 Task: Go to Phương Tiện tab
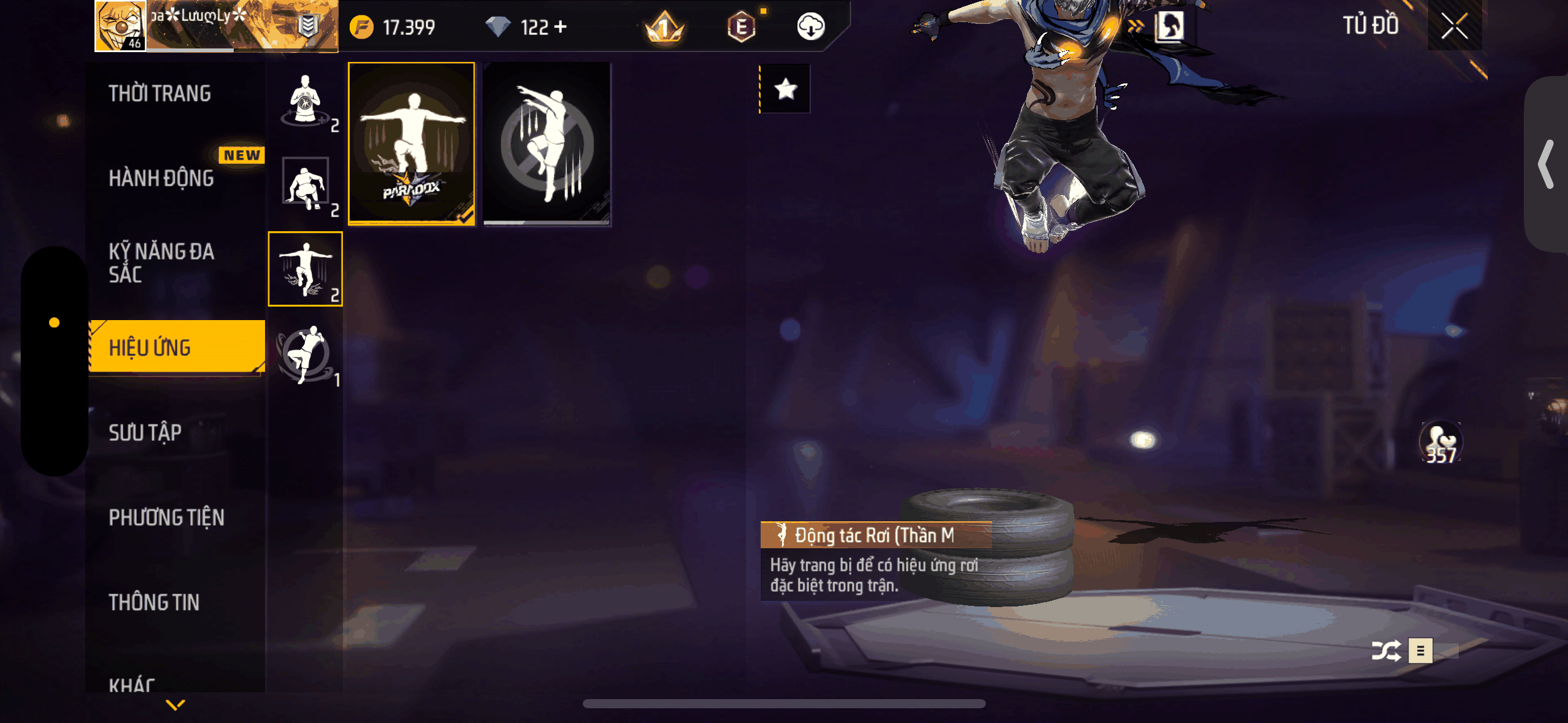coord(166,518)
